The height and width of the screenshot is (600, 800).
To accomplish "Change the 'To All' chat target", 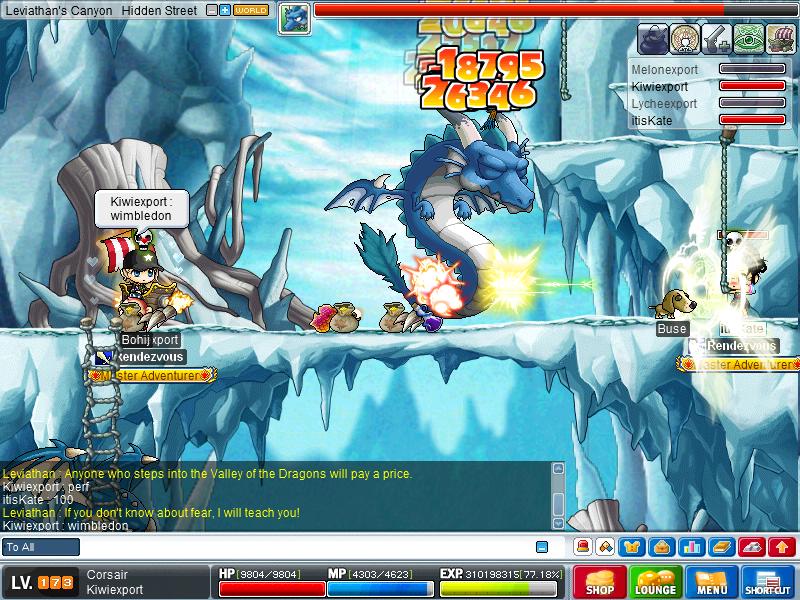I will tap(41, 547).
